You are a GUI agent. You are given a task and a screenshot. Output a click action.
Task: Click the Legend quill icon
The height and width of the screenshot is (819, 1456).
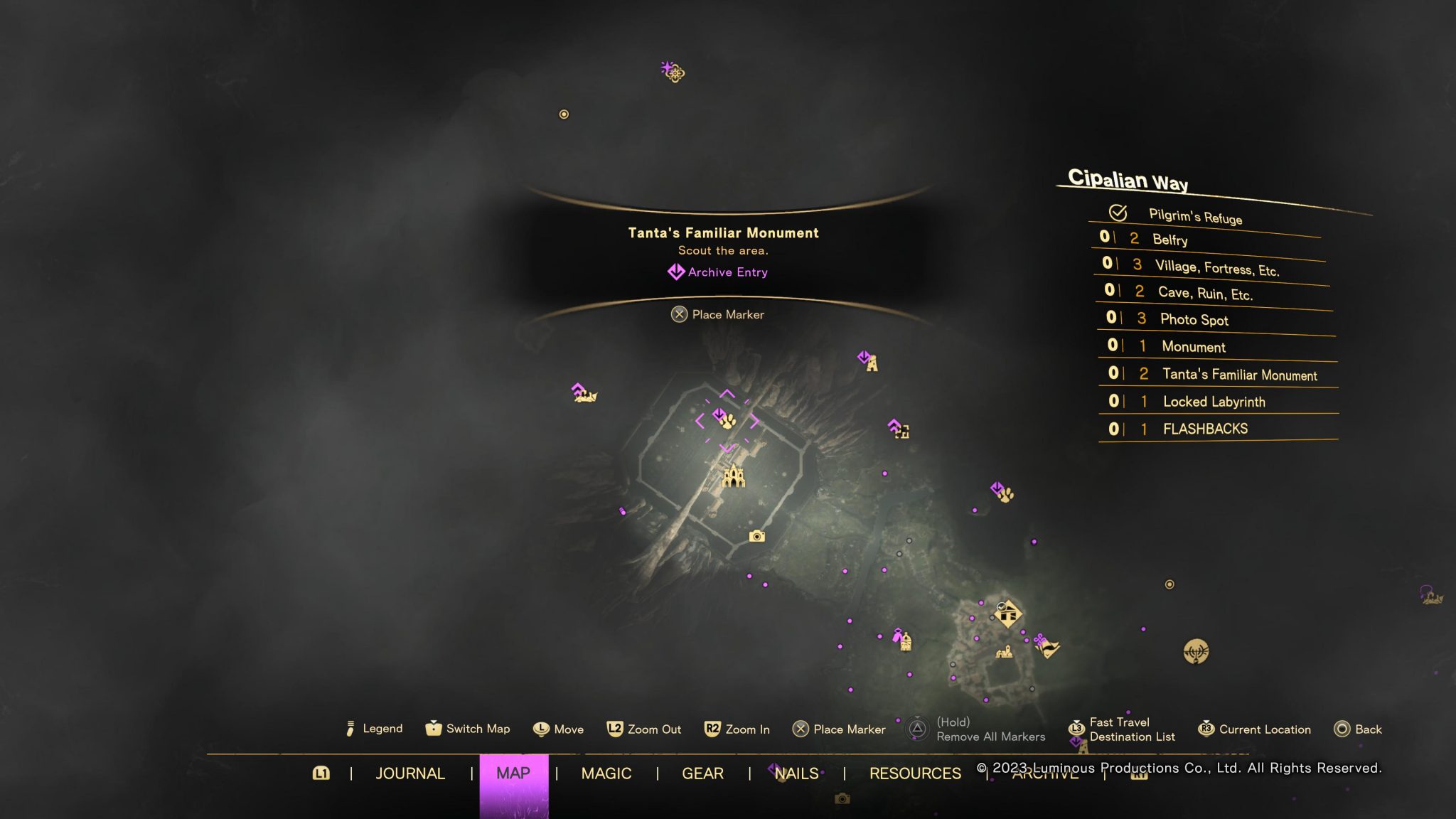click(x=350, y=728)
